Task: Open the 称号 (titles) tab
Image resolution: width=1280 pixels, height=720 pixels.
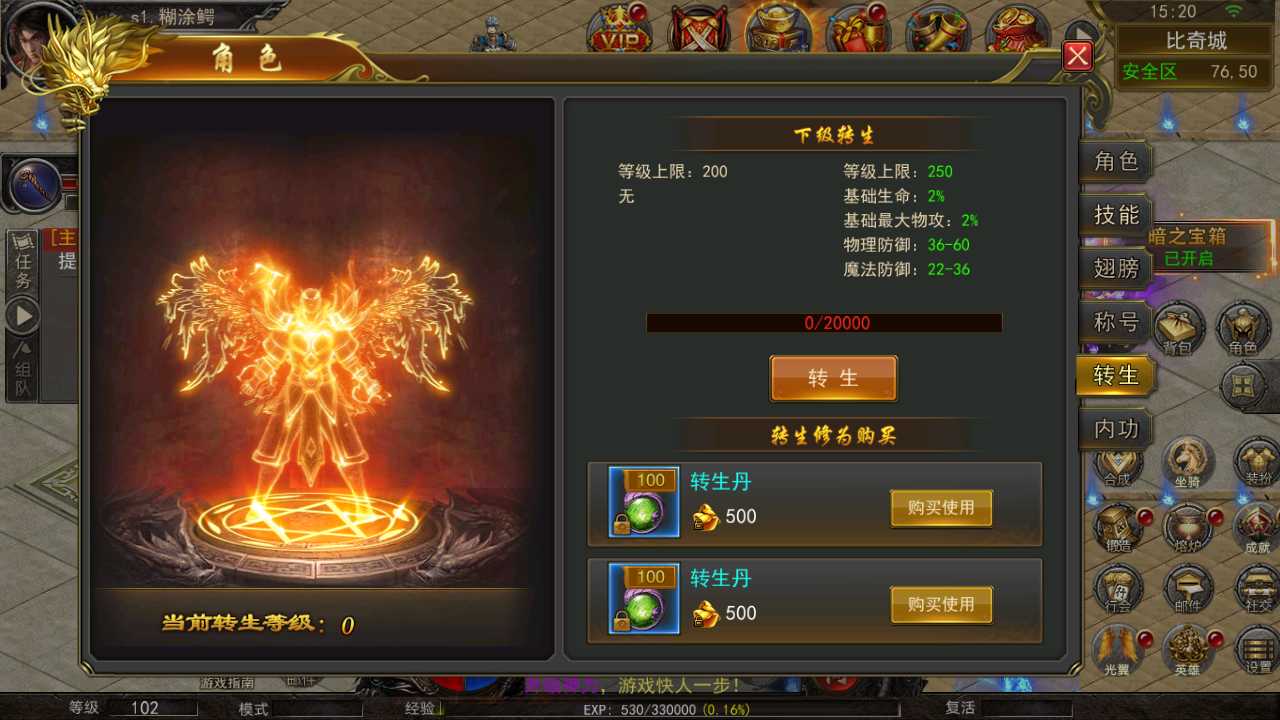Action: (x=1115, y=322)
